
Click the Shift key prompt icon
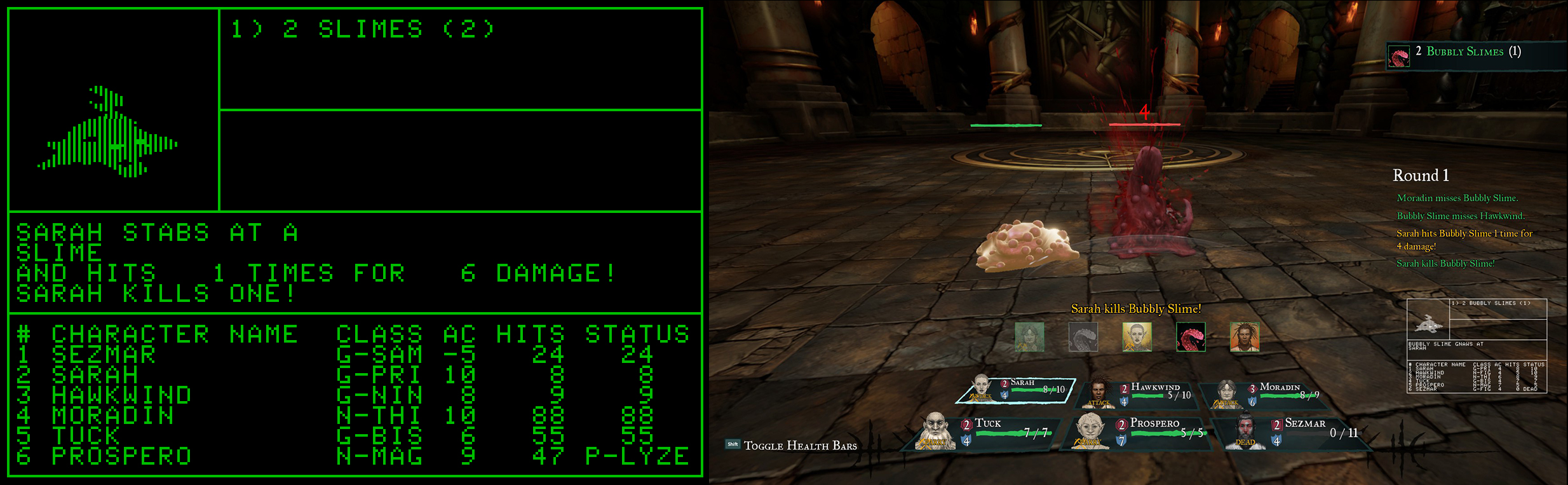(732, 444)
